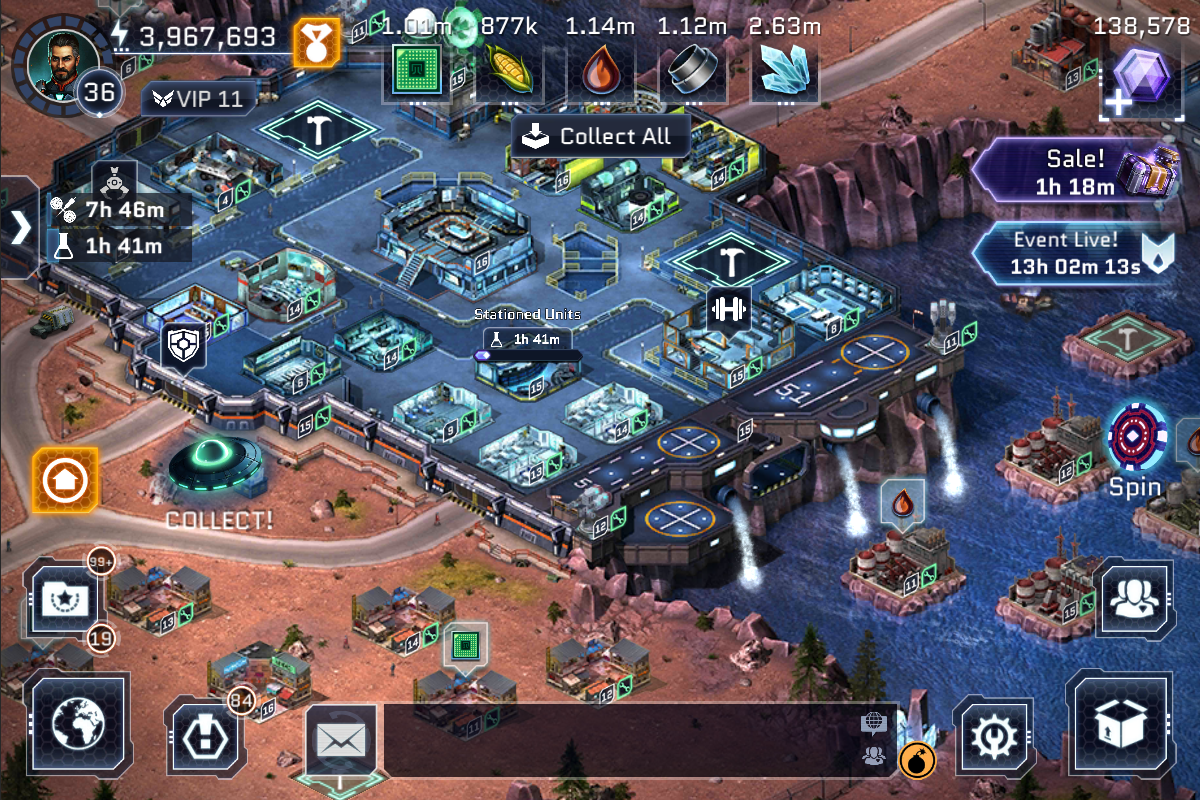Click the chat box bar

pos(620,740)
